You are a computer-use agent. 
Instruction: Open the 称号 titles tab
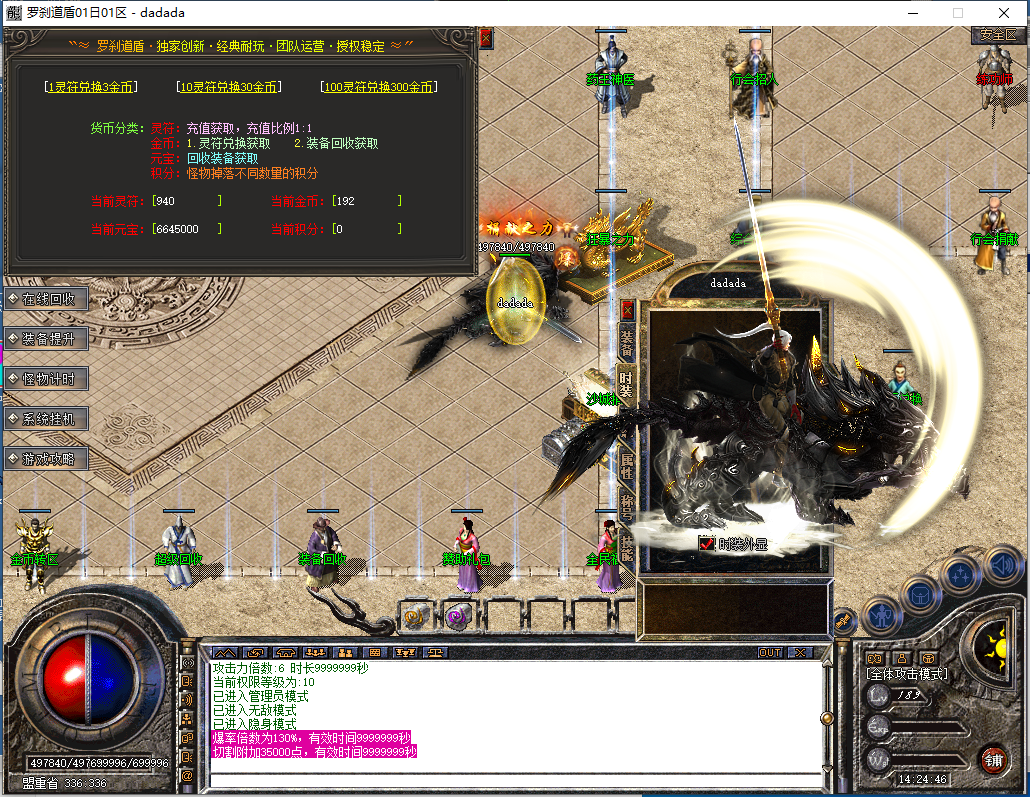[x=627, y=503]
